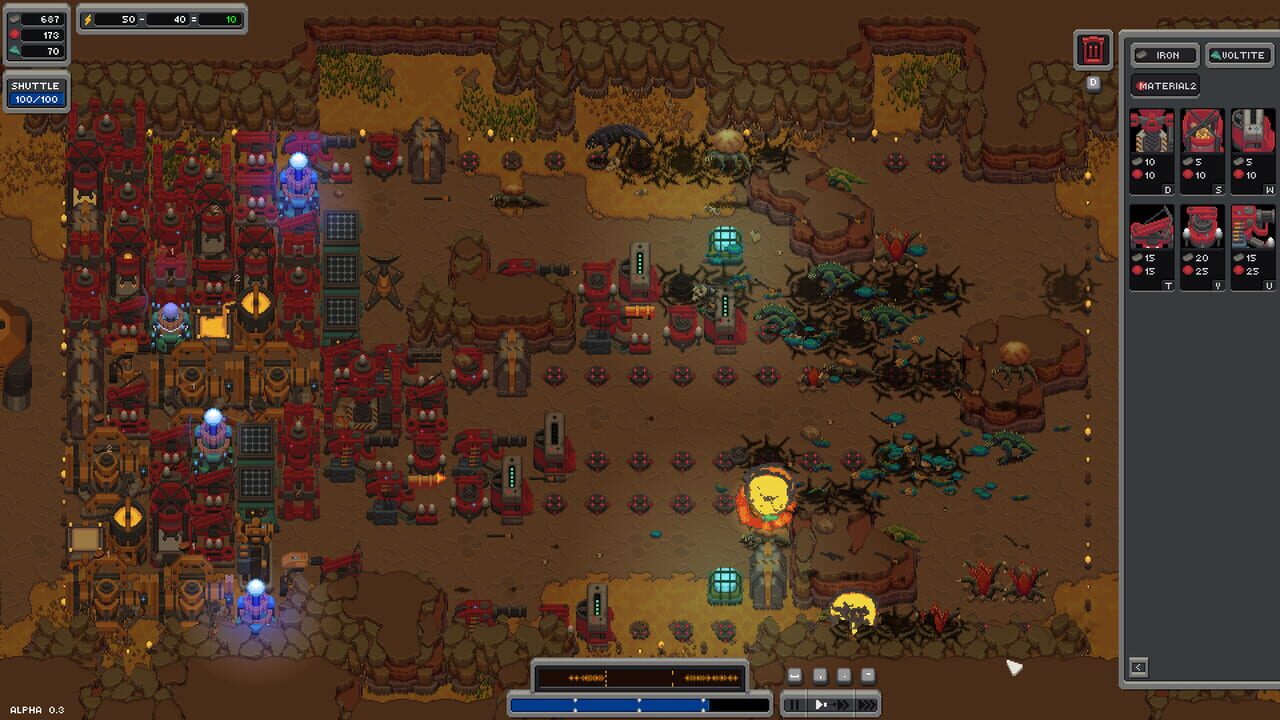Pick the building card costing 20 iron
The height and width of the screenshot is (720, 1280).
tap(1203, 246)
